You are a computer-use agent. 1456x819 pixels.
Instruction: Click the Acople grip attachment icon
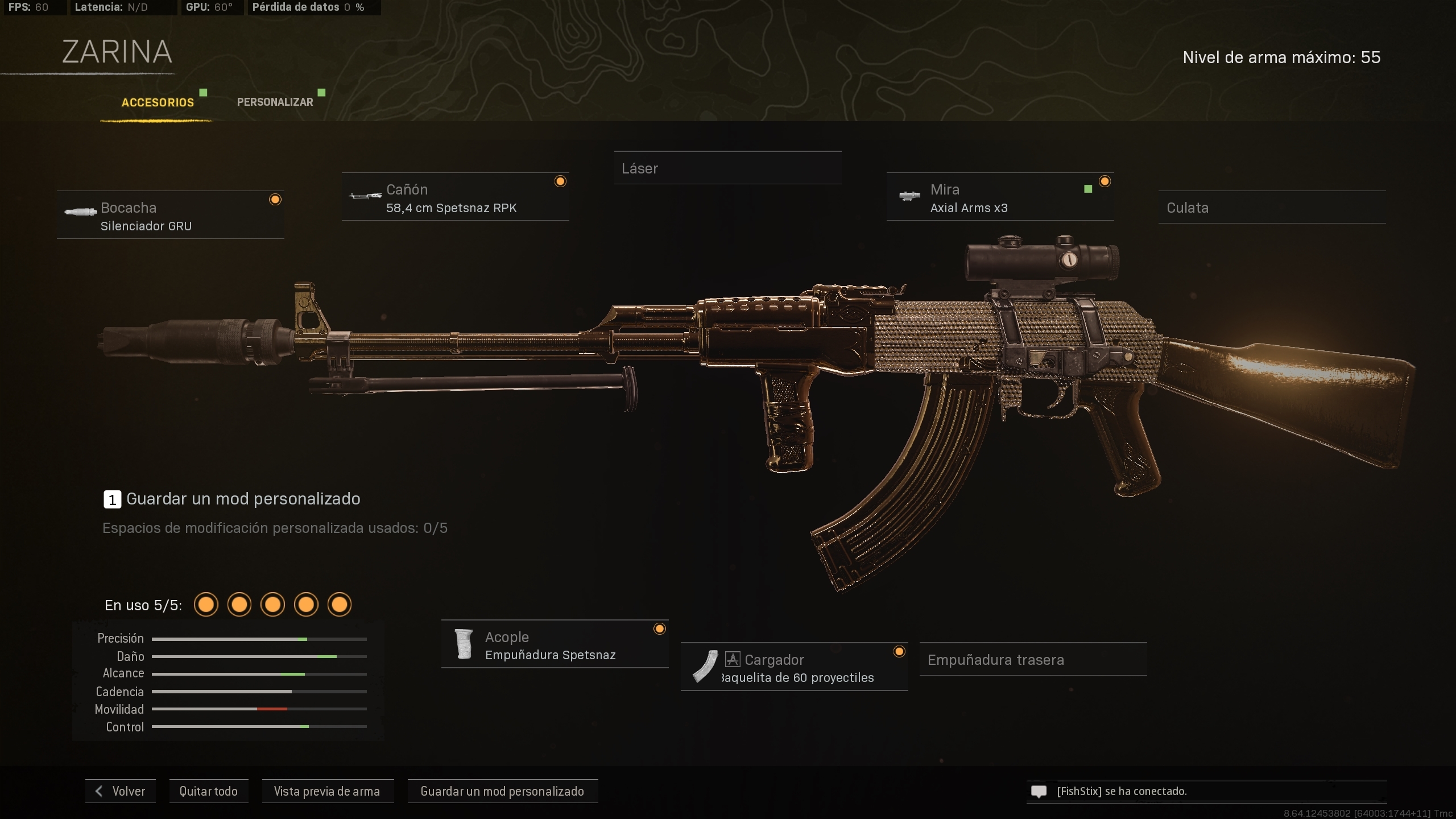(x=464, y=644)
